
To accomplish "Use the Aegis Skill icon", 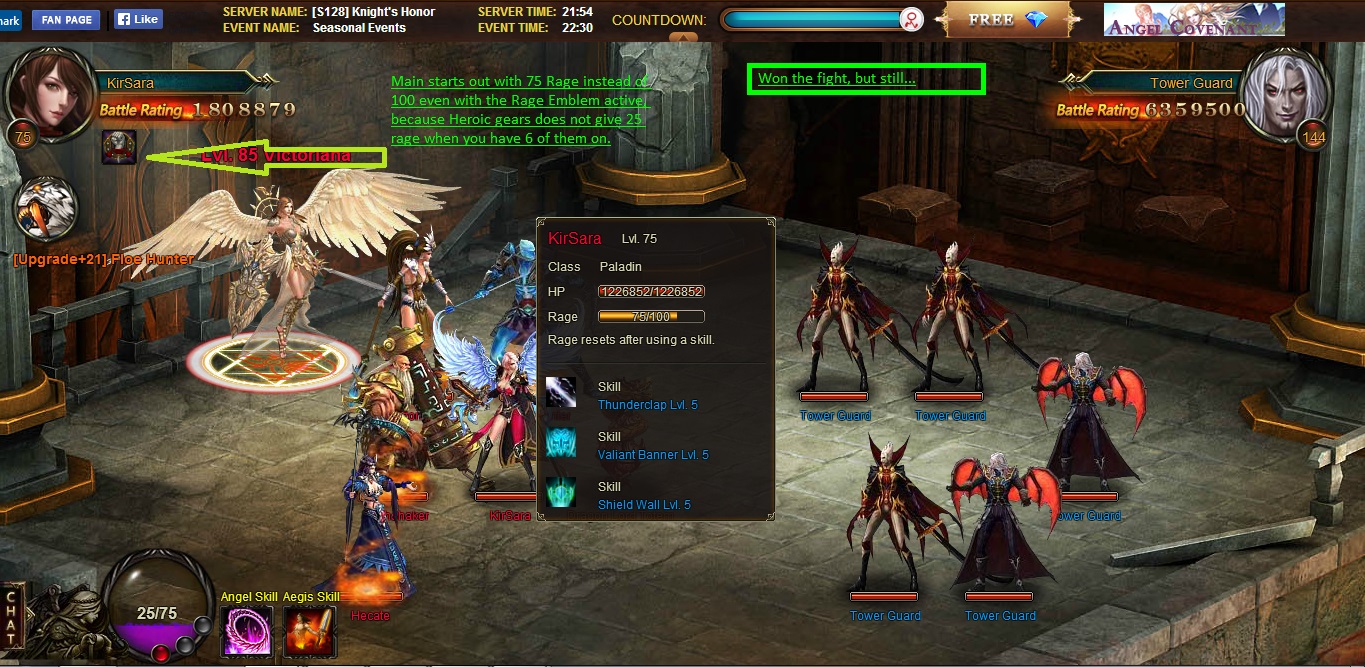I will point(309,632).
